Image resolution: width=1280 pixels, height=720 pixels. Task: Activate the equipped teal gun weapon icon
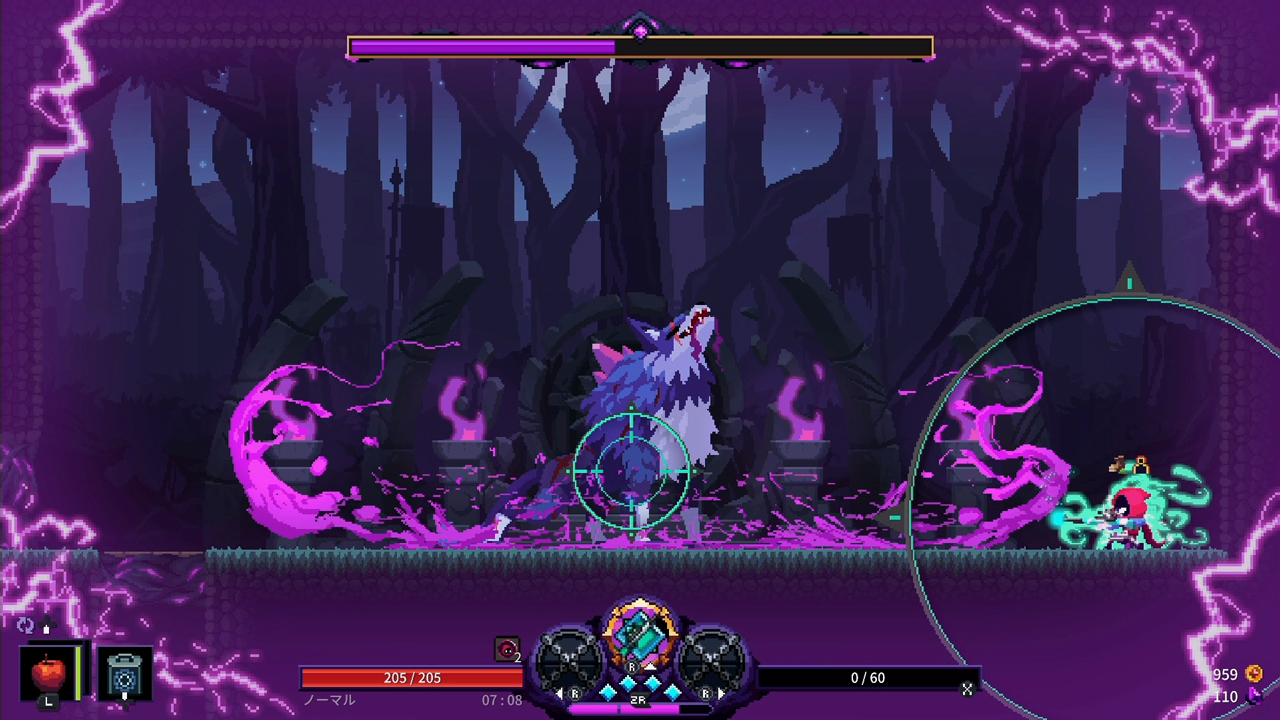639,632
